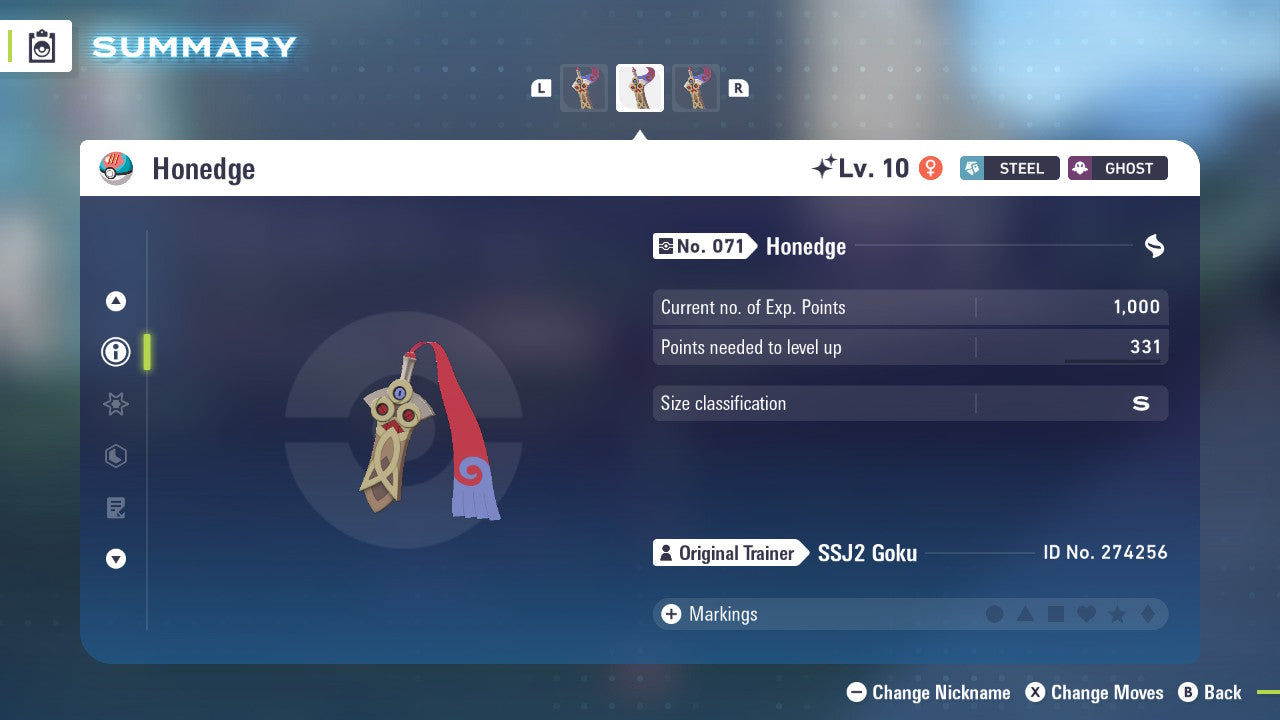This screenshot has height=720, width=1280.
Task: Select the clipboard Summary icon at top left
Action: click(41, 46)
